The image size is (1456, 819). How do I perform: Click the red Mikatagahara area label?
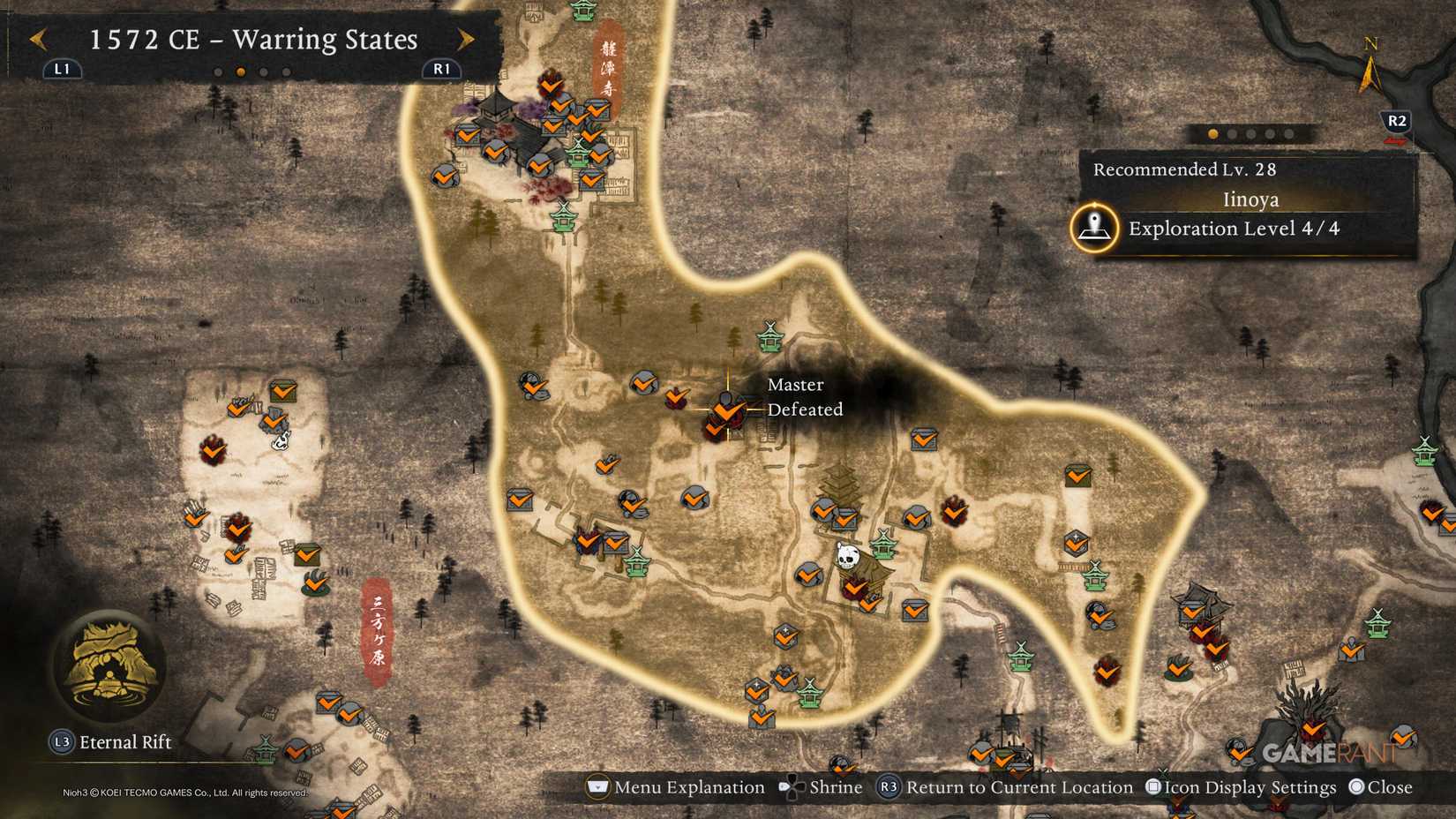point(376,627)
